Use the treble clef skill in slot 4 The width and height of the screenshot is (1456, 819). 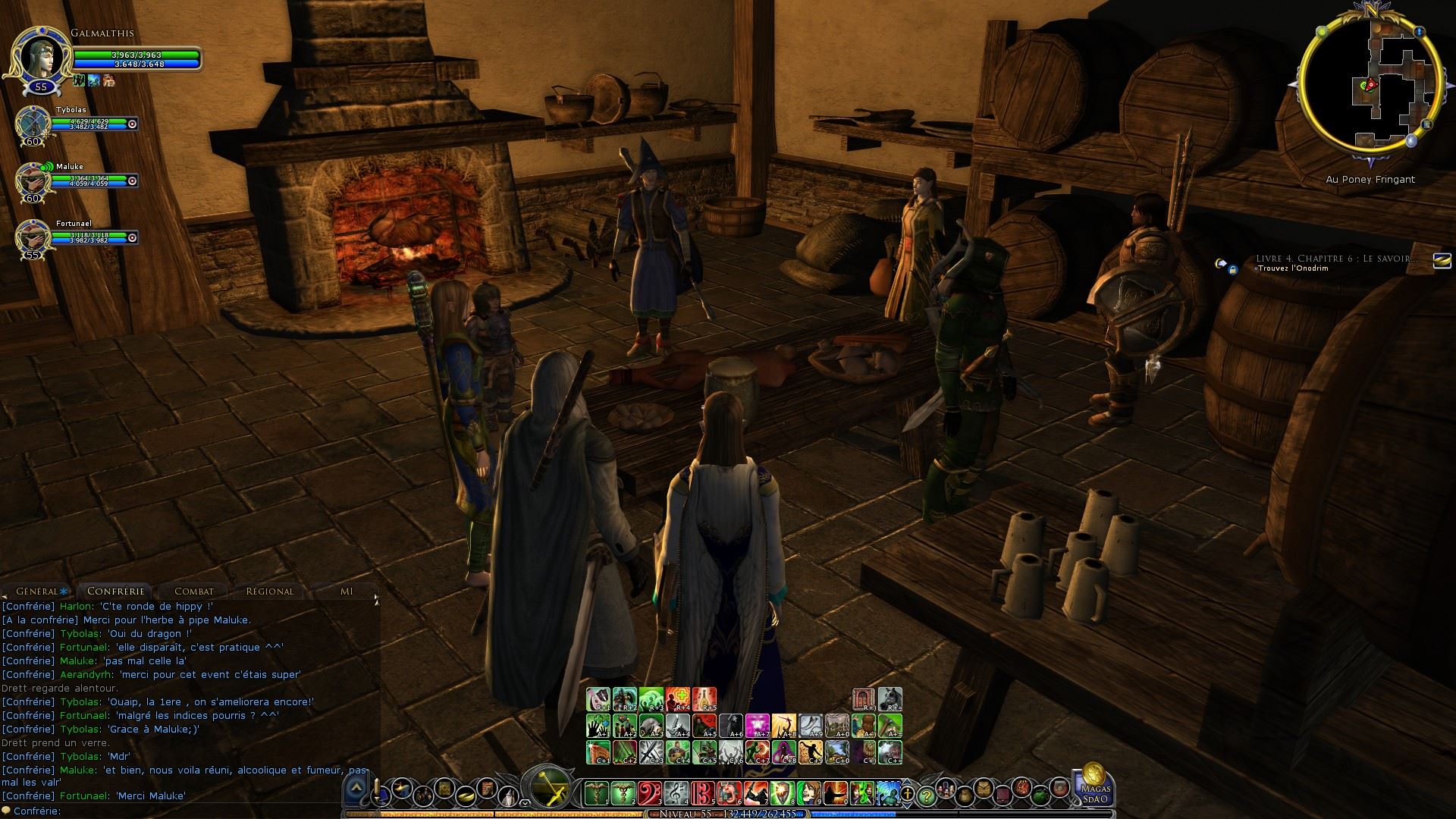676,793
